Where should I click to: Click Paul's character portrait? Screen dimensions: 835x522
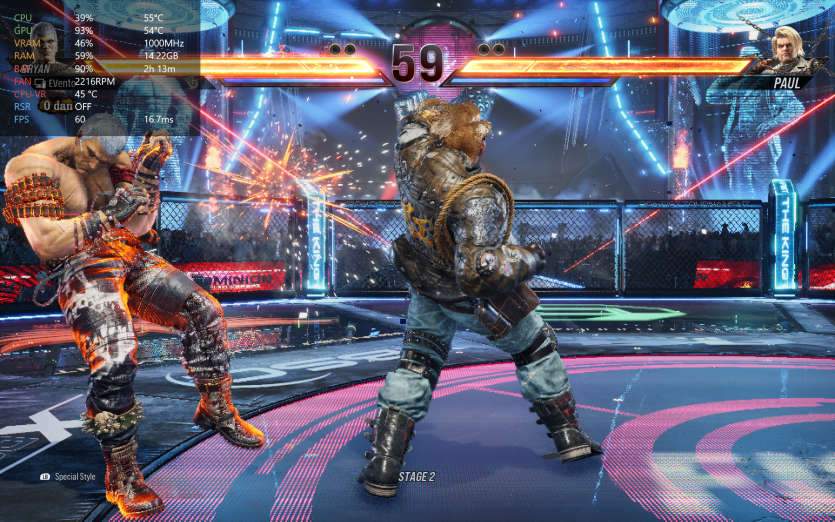790,46
